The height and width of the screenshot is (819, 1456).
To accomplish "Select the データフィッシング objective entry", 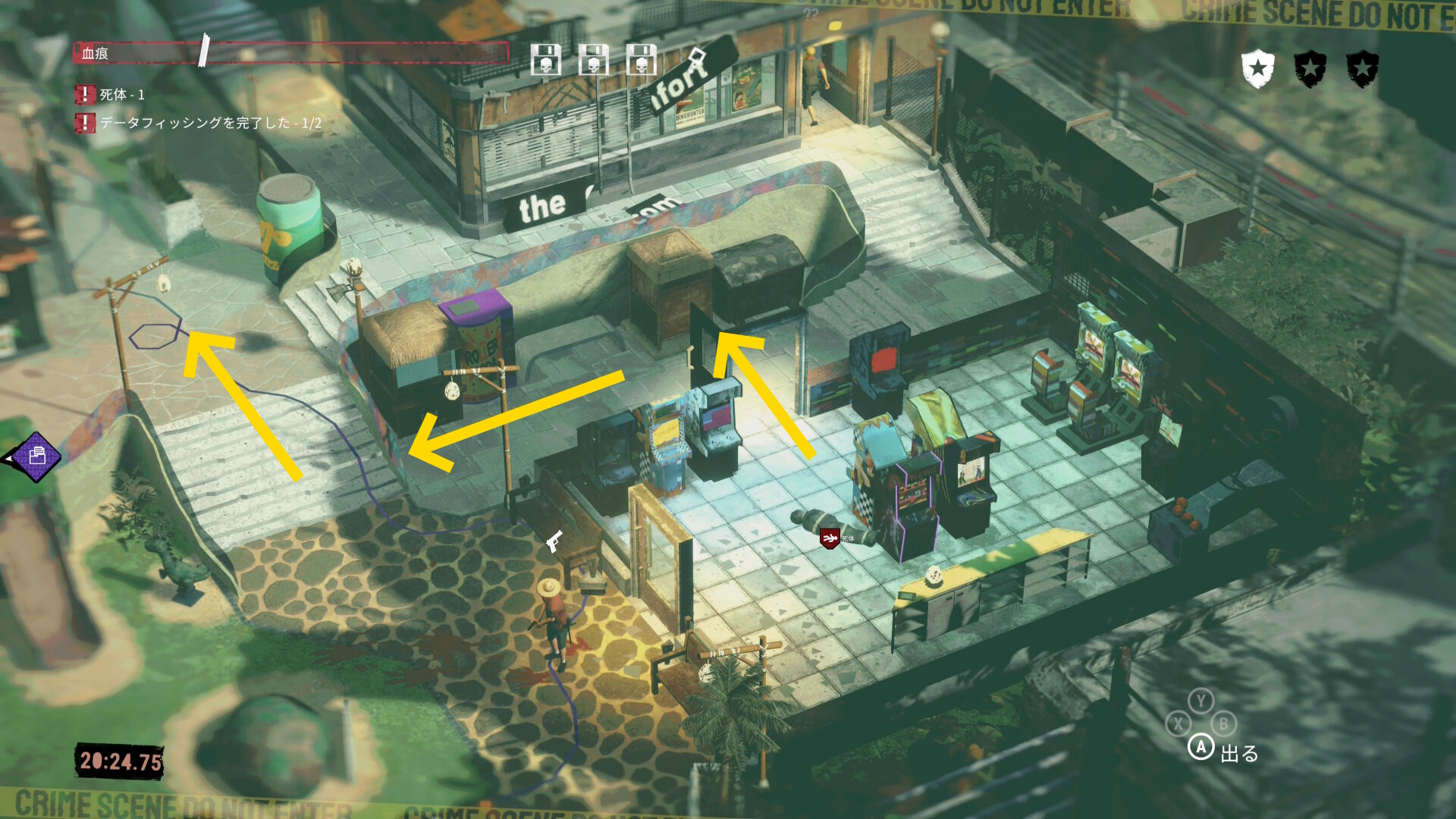I will [x=210, y=123].
